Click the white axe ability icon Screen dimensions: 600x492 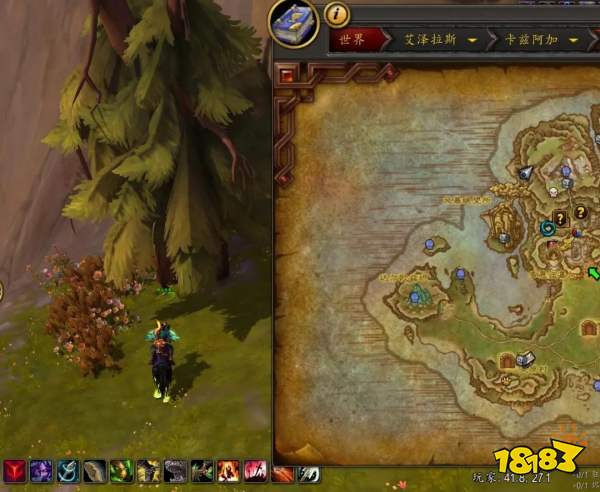(x=310, y=472)
